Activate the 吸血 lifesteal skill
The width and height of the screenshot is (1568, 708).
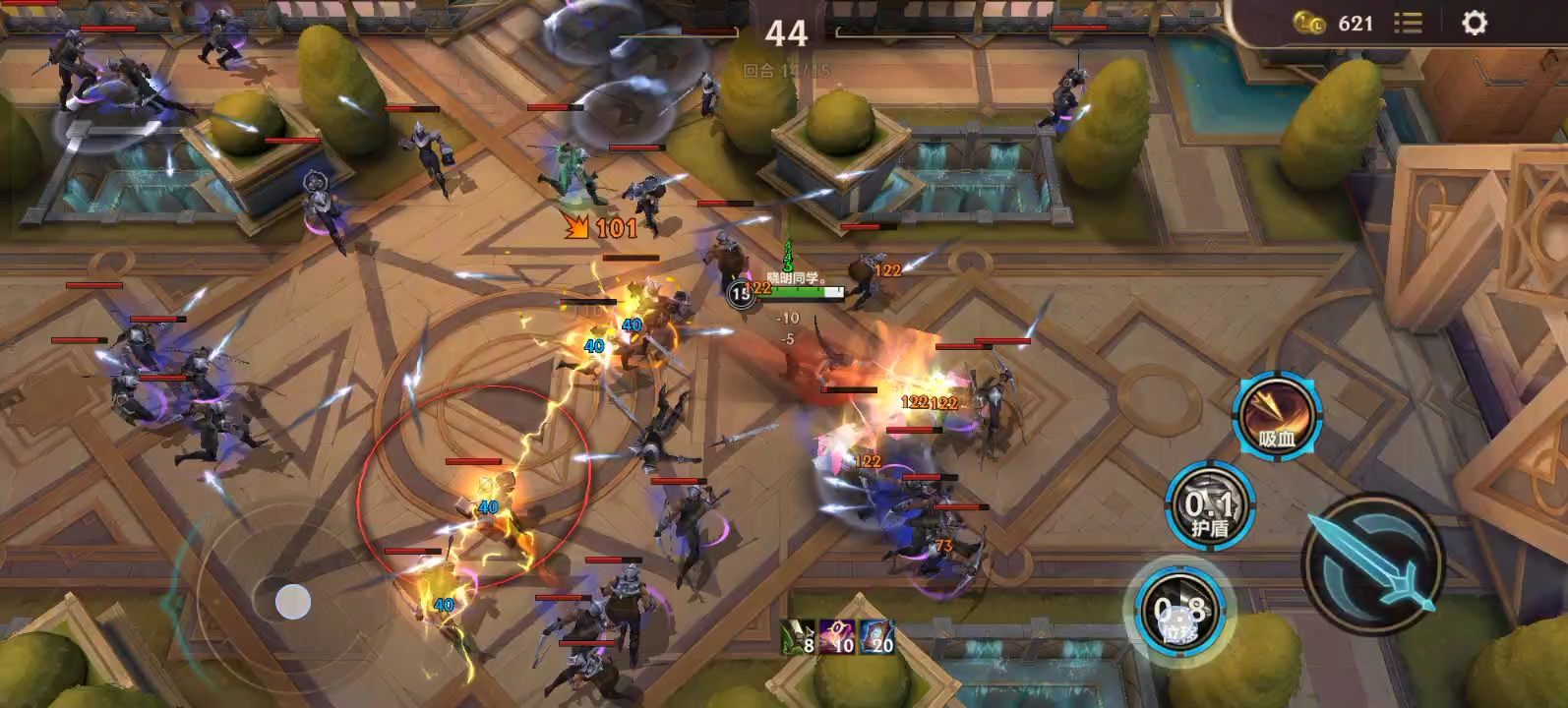[1277, 414]
